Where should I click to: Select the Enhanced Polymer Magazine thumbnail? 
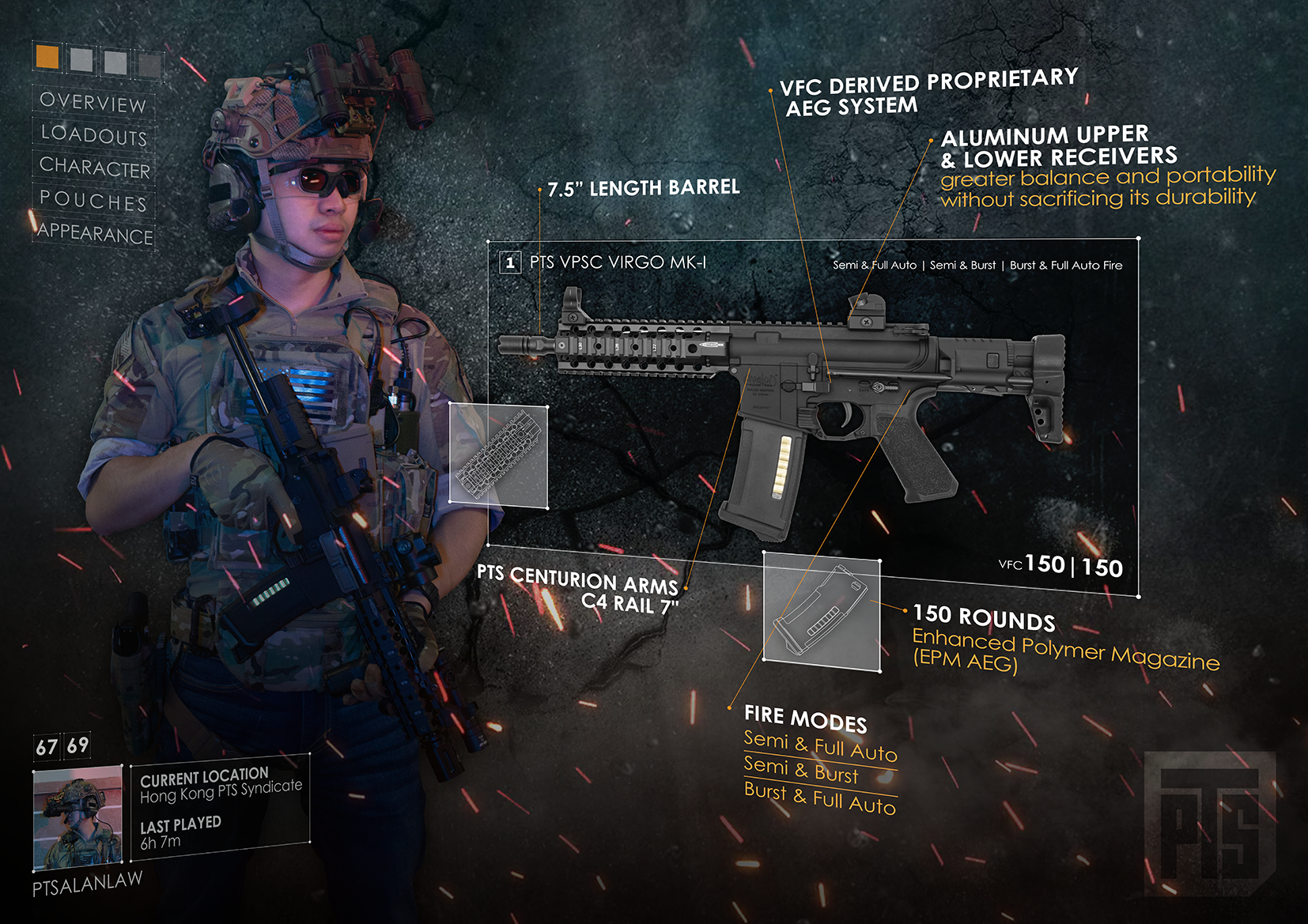[x=821, y=611]
